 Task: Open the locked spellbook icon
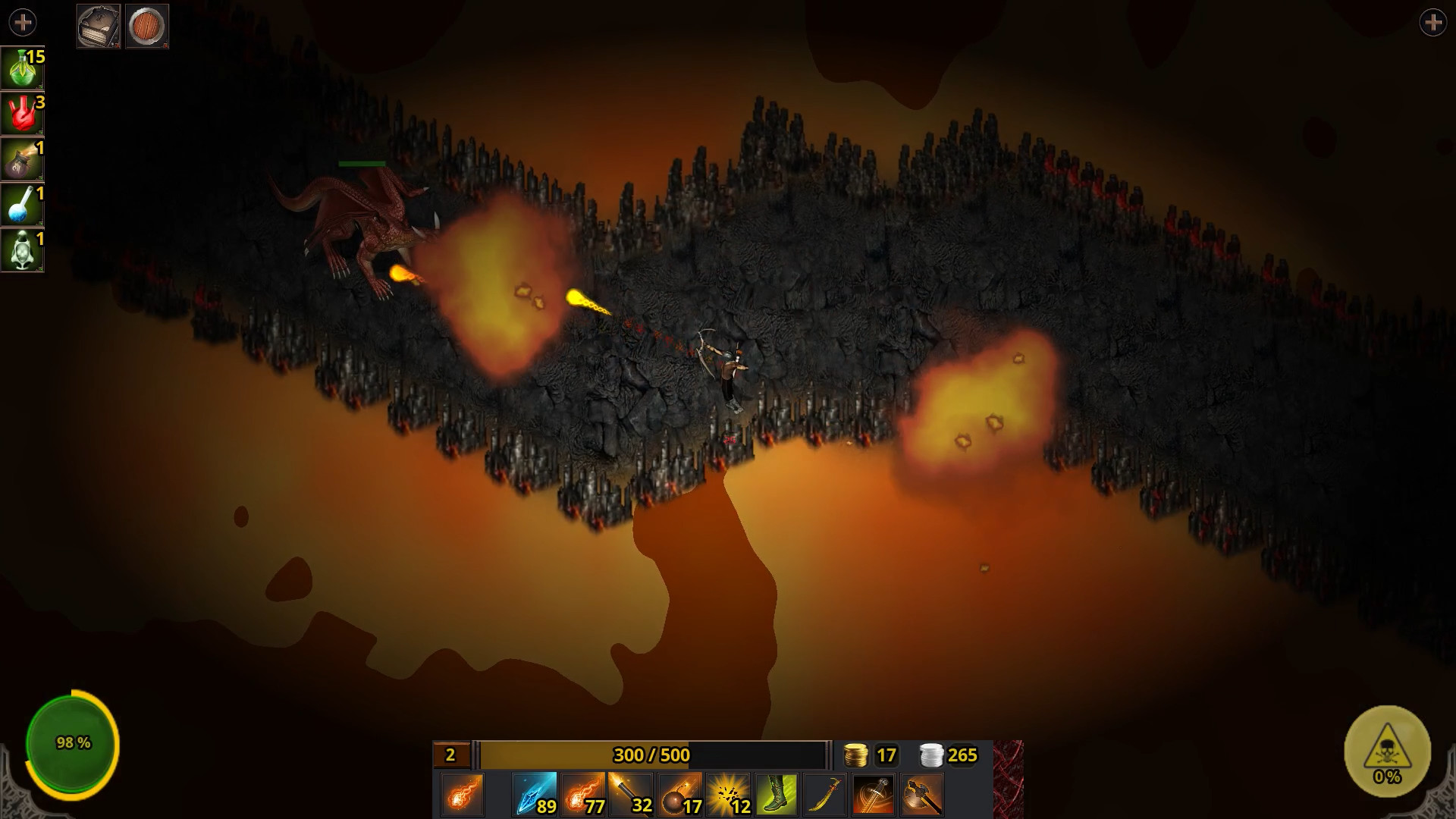pyautogui.click(x=99, y=27)
